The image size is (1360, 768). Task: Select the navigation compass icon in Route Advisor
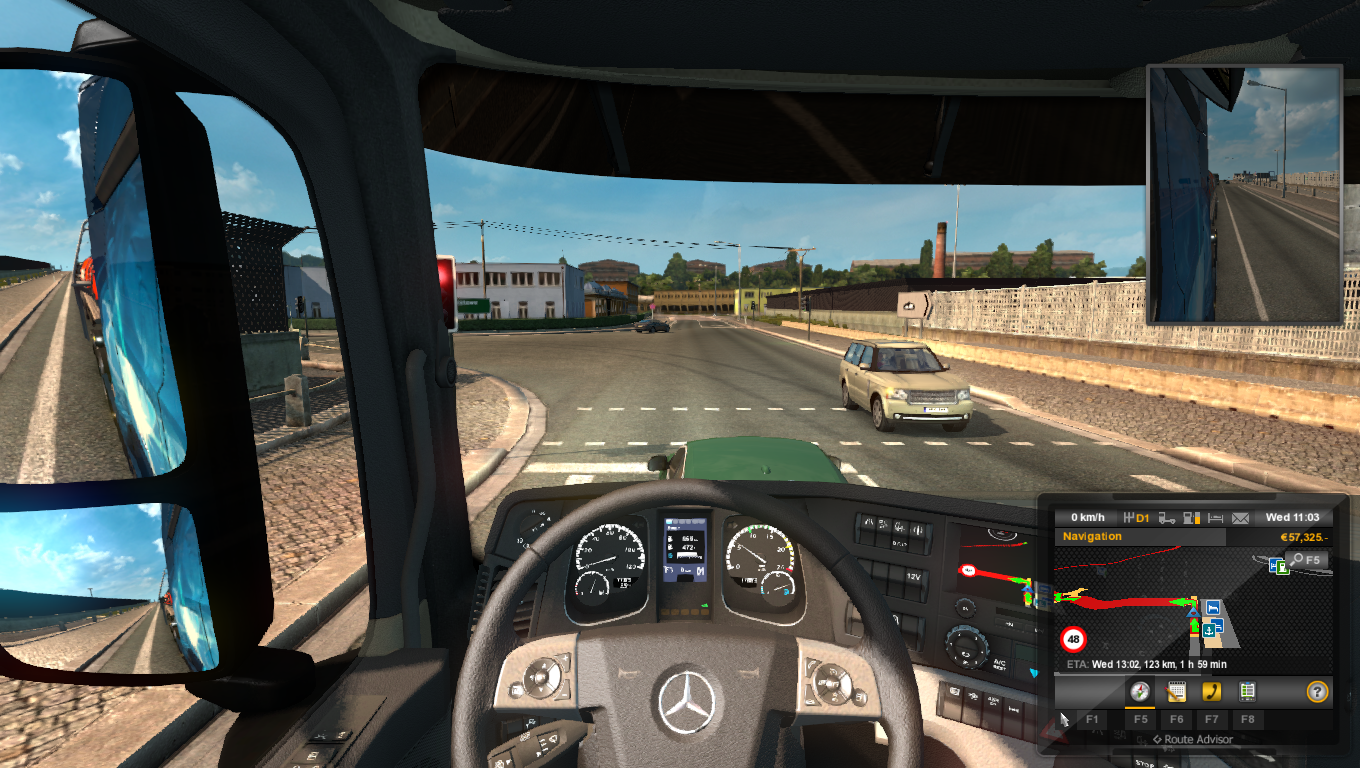1140,691
